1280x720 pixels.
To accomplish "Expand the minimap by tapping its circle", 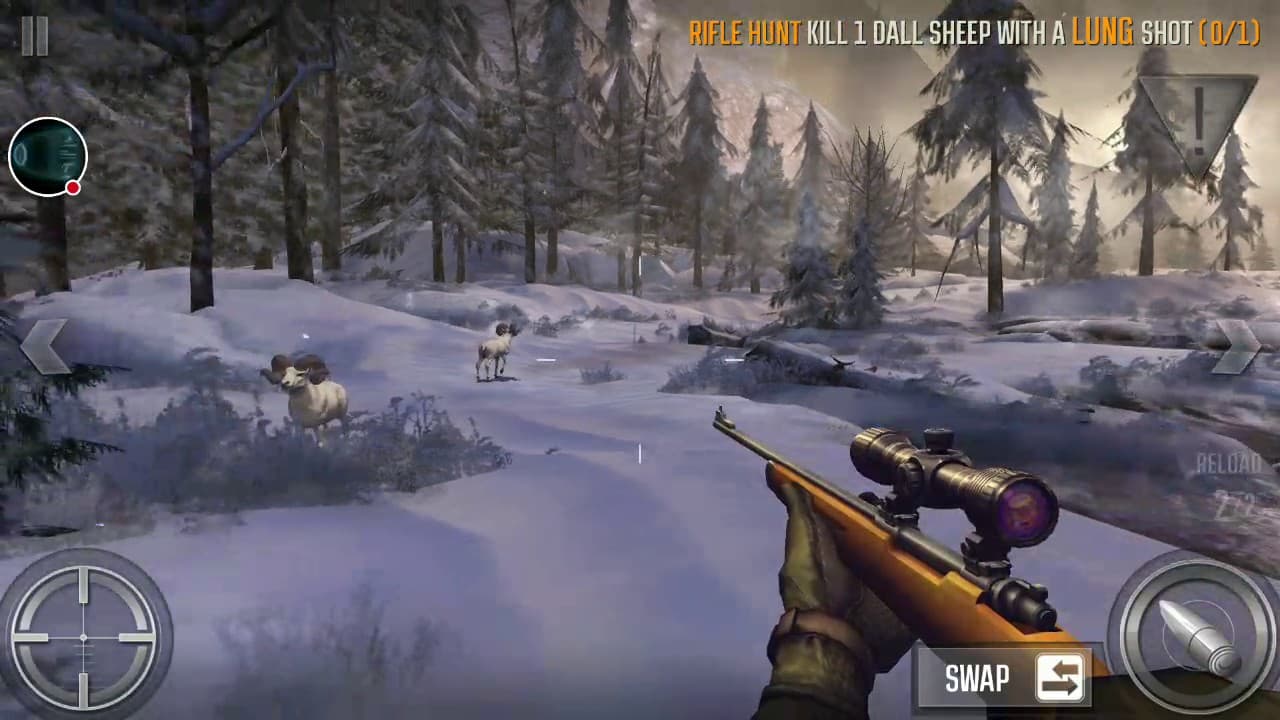I will pyautogui.click(x=47, y=155).
